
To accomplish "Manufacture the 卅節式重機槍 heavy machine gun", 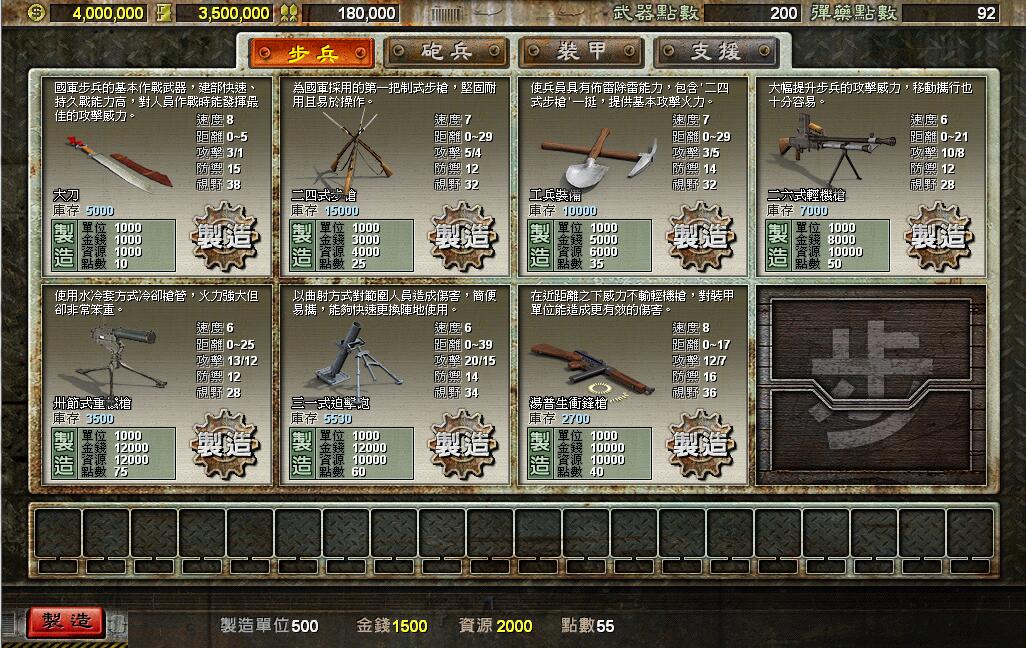I will [x=225, y=443].
